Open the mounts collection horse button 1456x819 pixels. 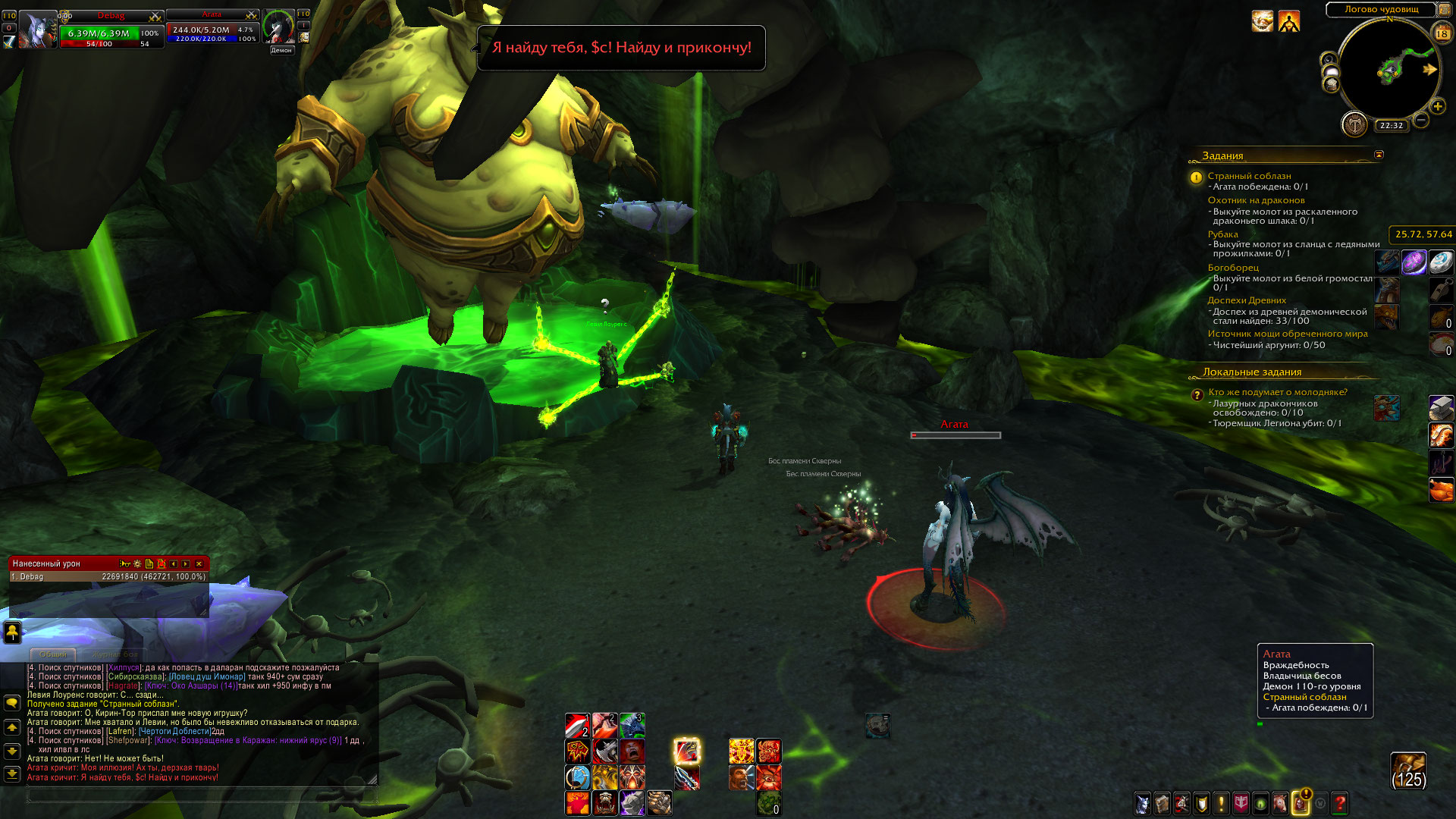click(x=1280, y=803)
